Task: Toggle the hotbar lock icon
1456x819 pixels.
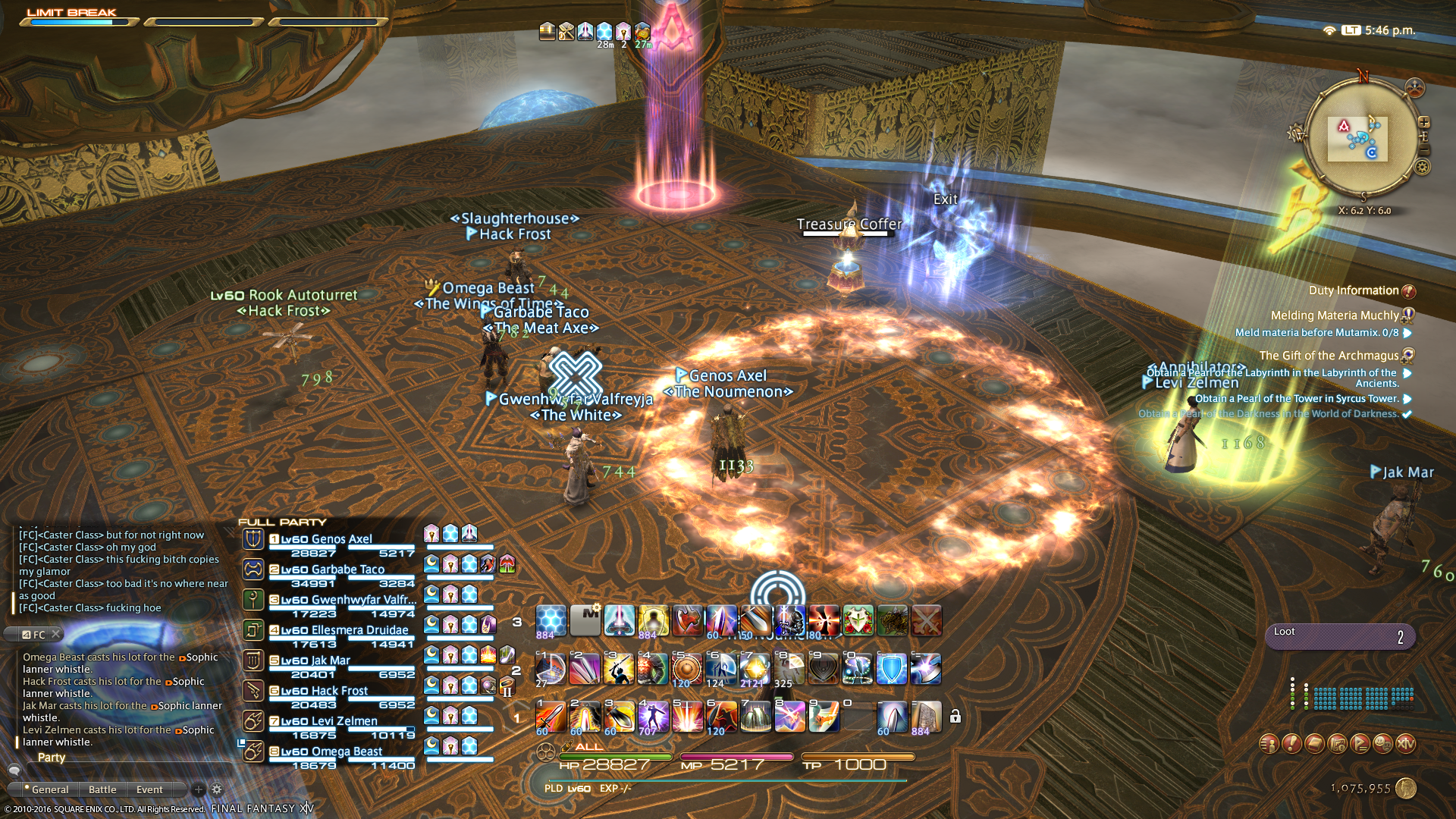Action: 955,717
